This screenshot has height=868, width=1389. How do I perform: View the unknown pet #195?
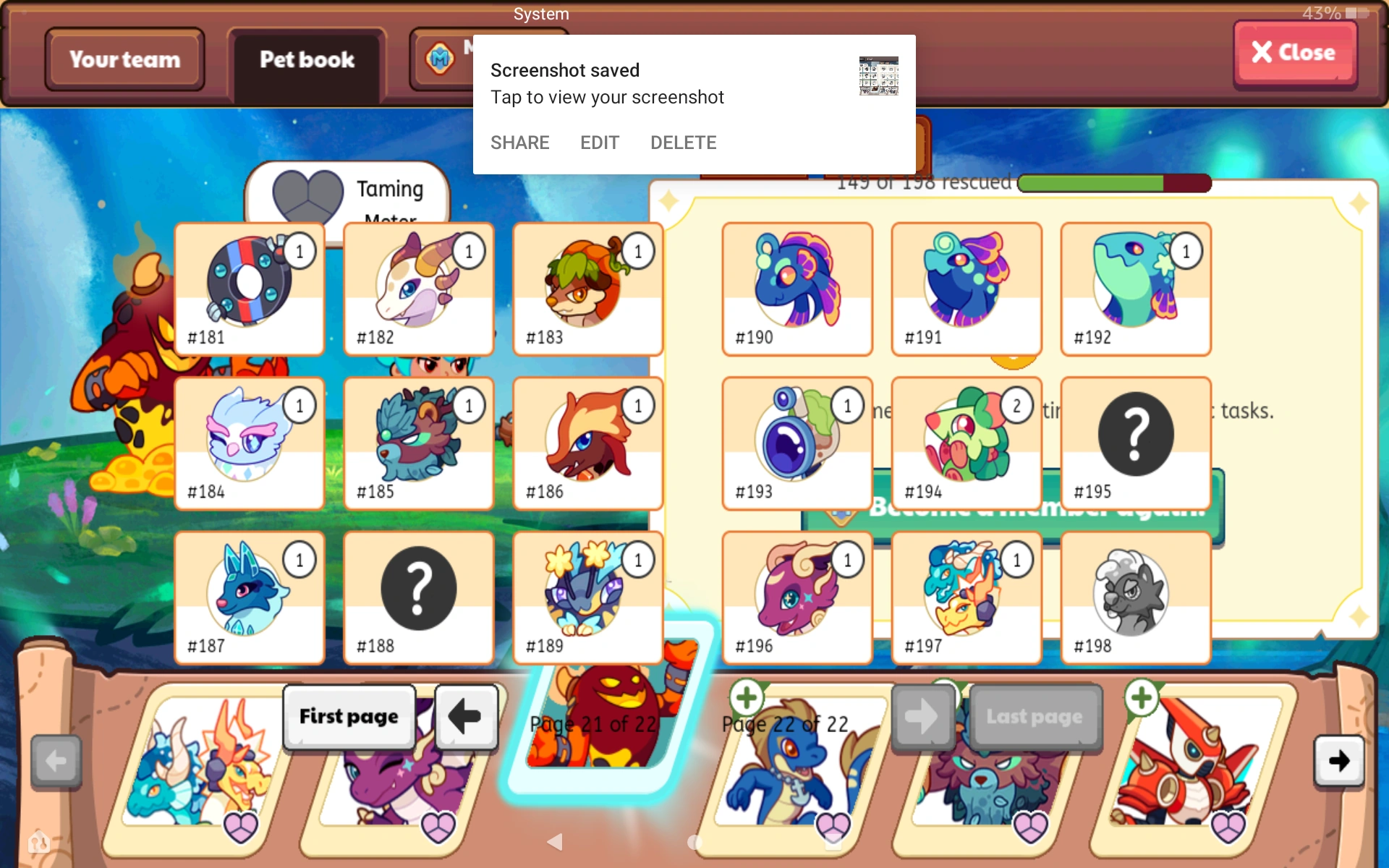pyautogui.click(x=1134, y=443)
